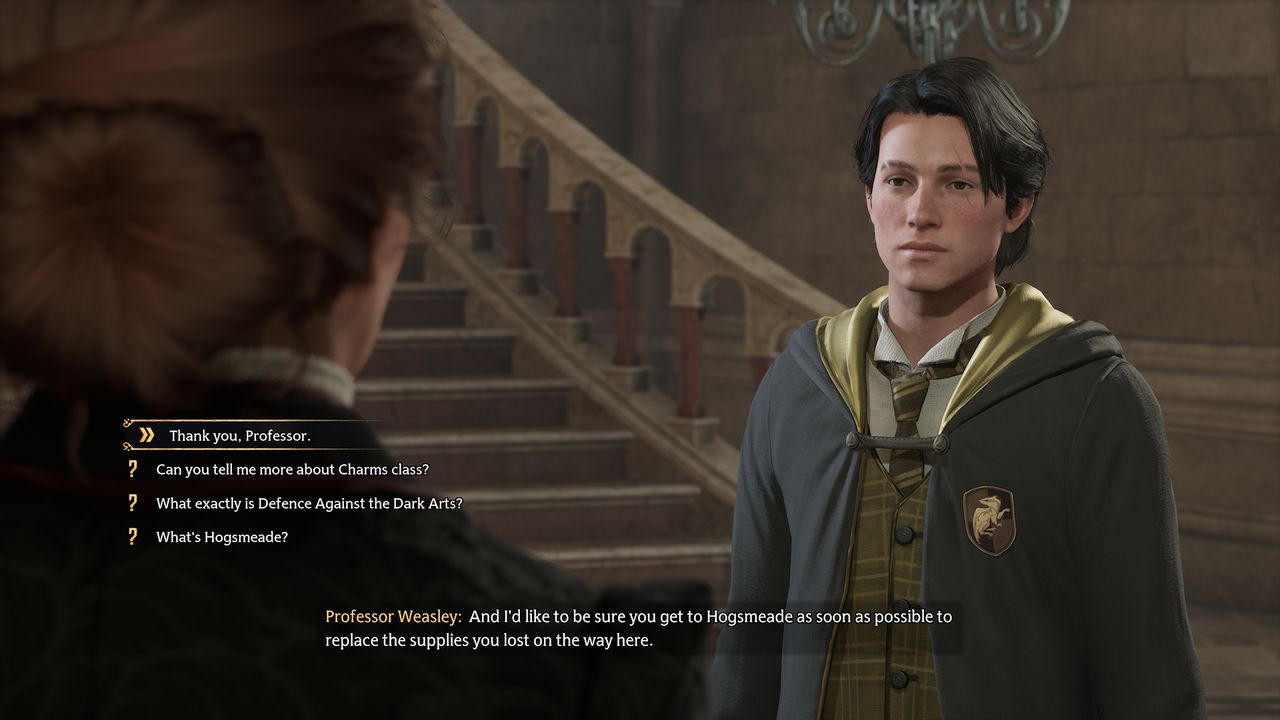This screenshot has height=720, width=1280.
Task: Select the Defence Against the Dark Arts question
Action: coord(309,503)
